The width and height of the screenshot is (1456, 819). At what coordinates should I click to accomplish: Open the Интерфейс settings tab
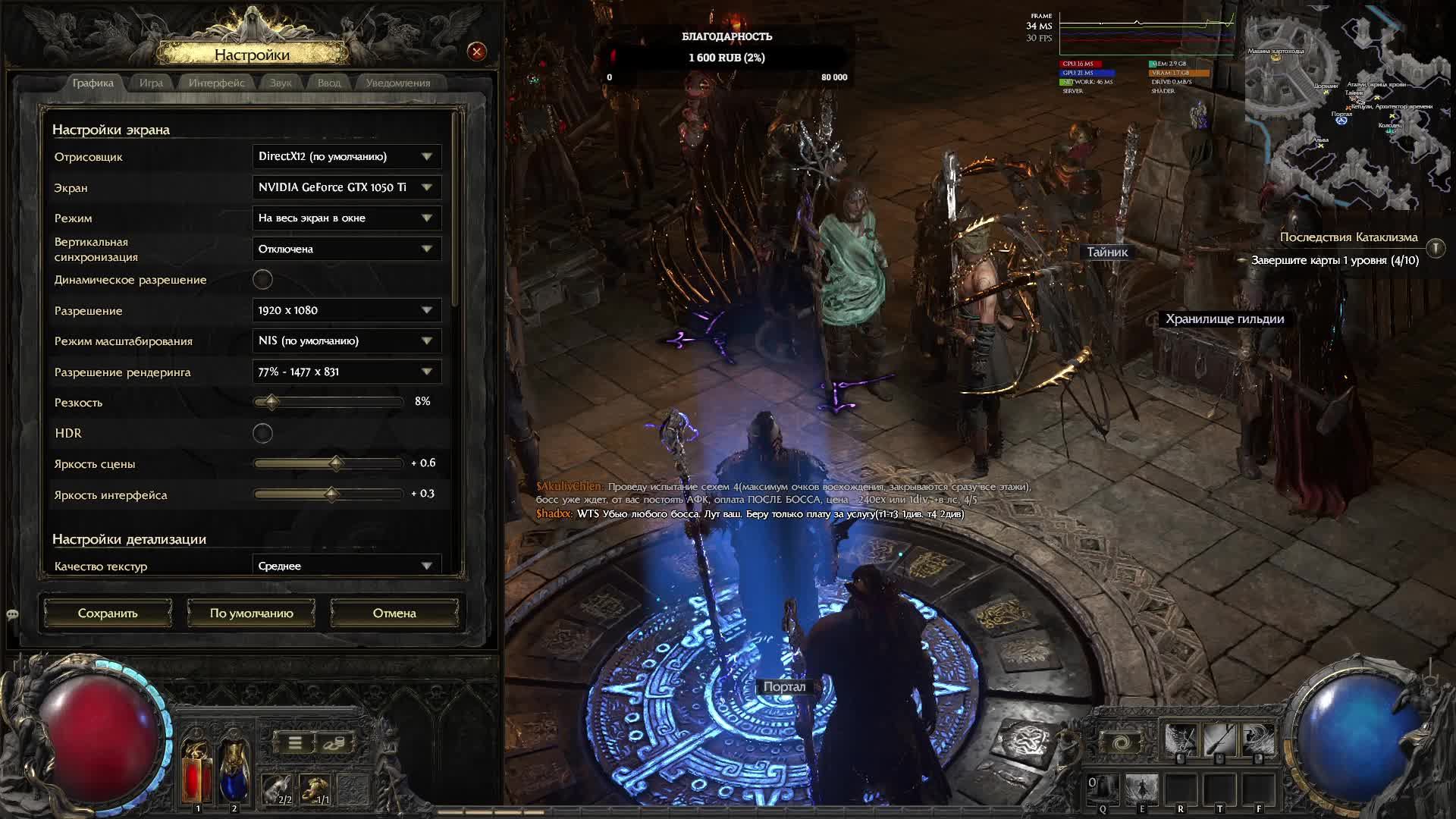(216, 83)
